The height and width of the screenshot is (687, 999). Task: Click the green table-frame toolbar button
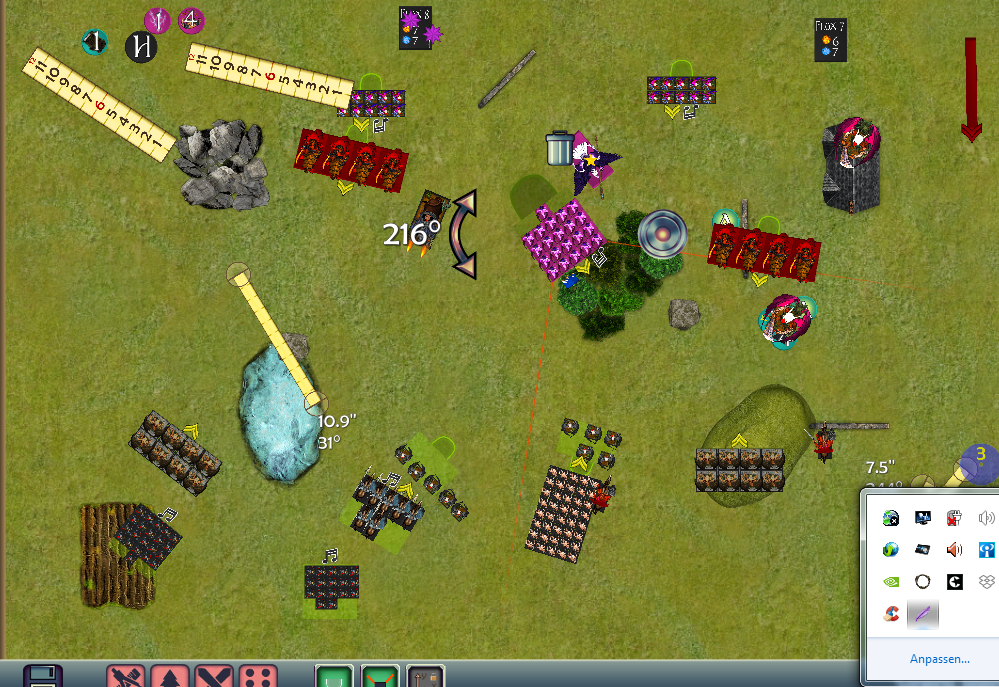coord(335,677)
